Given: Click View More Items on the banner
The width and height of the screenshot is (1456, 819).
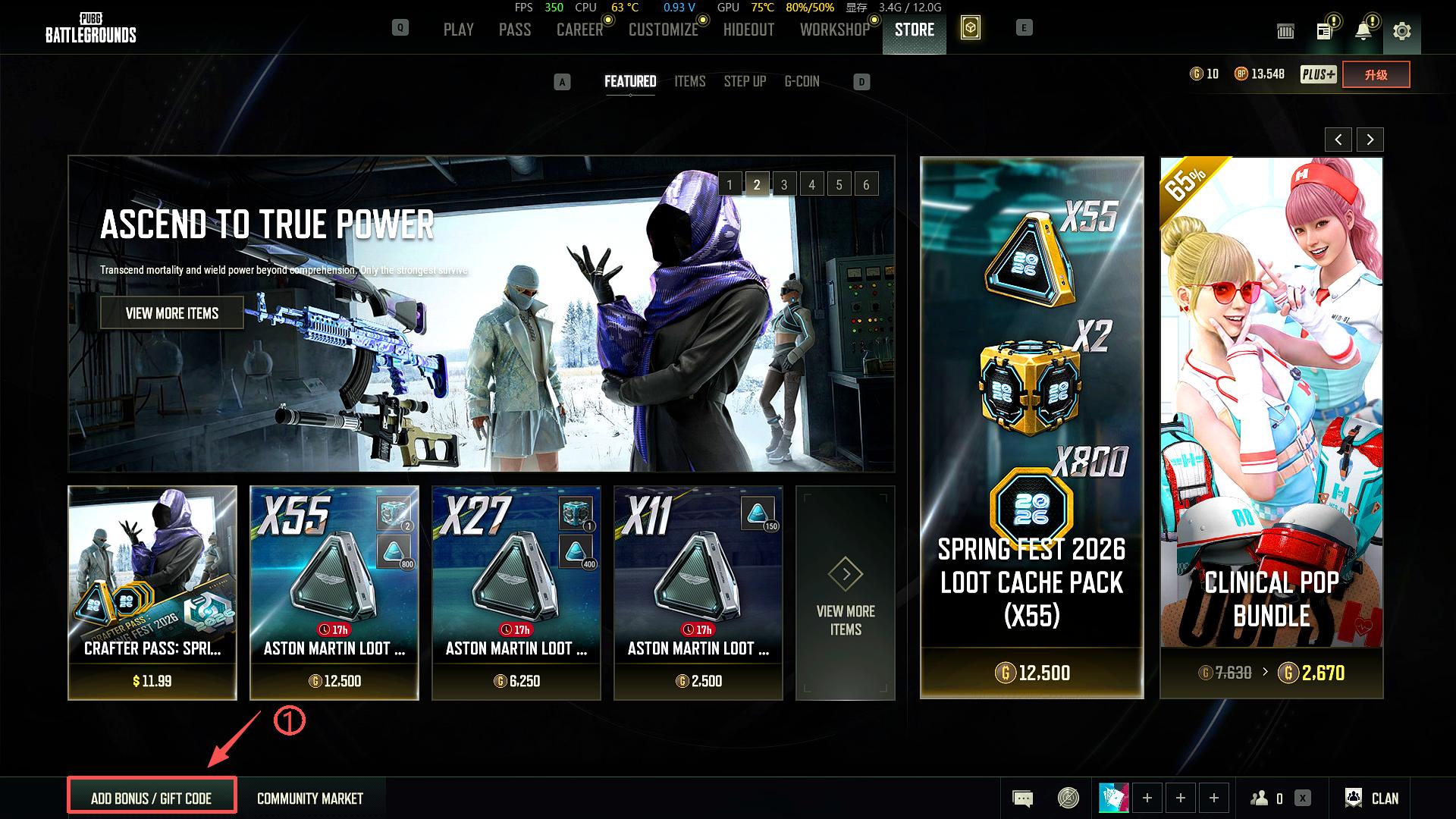Looking at the screenshot, I should (172, 313).
